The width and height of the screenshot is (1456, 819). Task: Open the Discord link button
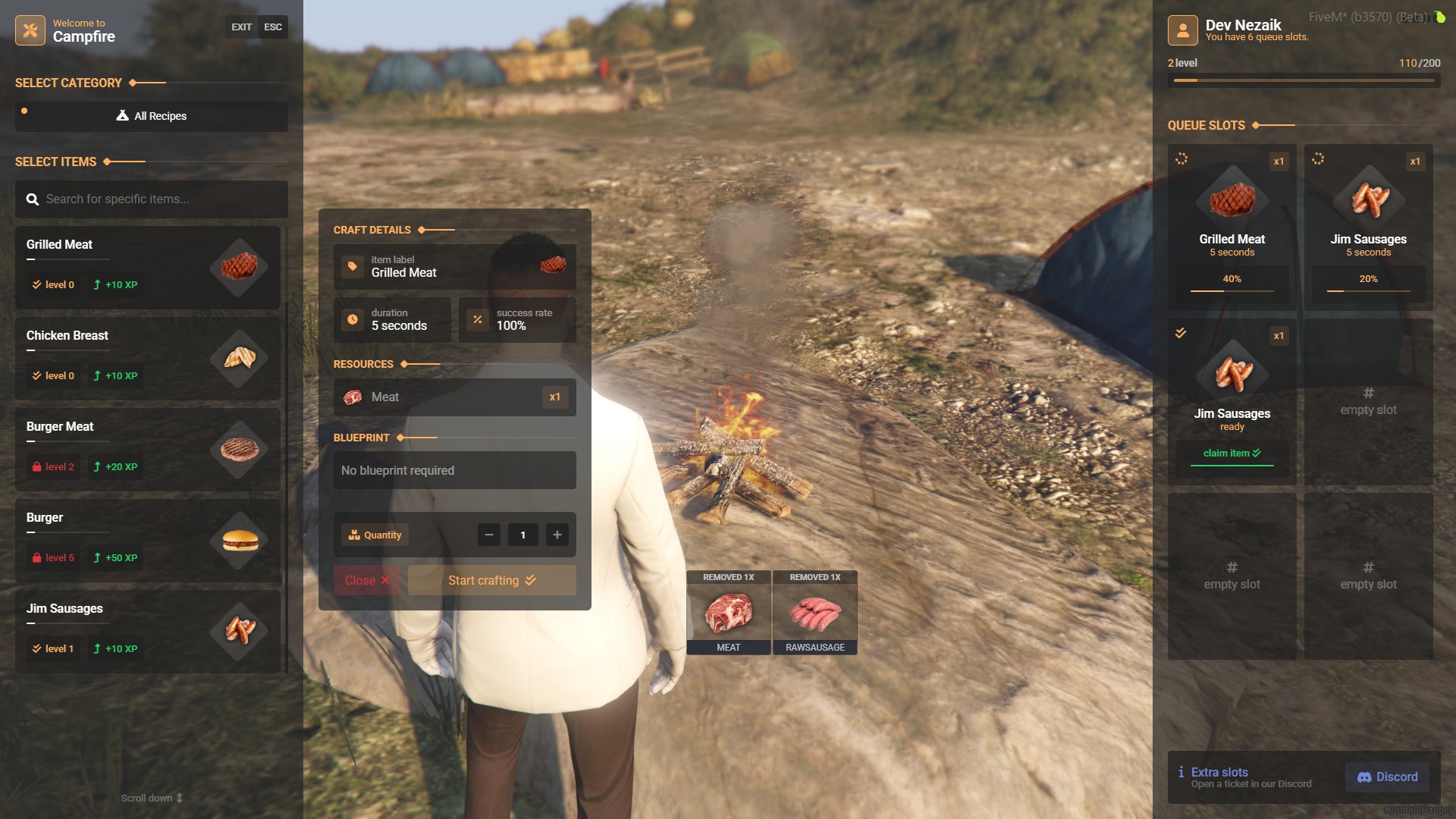1387,777
